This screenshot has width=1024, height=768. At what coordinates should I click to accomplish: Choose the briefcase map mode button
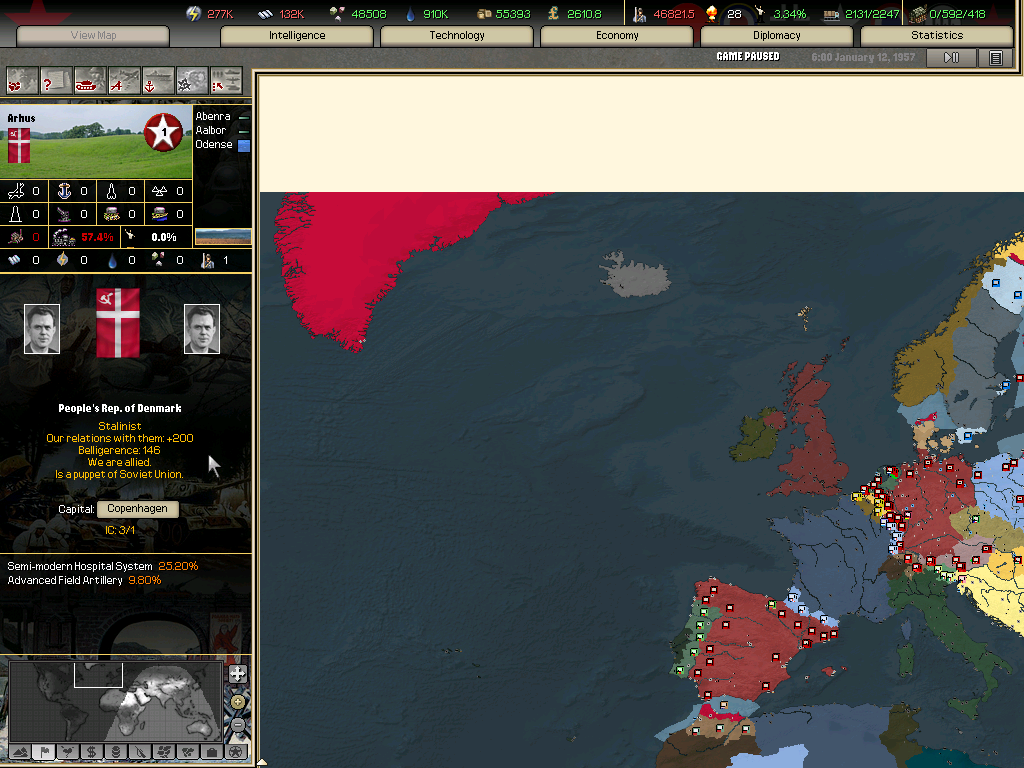click(211, 752)
